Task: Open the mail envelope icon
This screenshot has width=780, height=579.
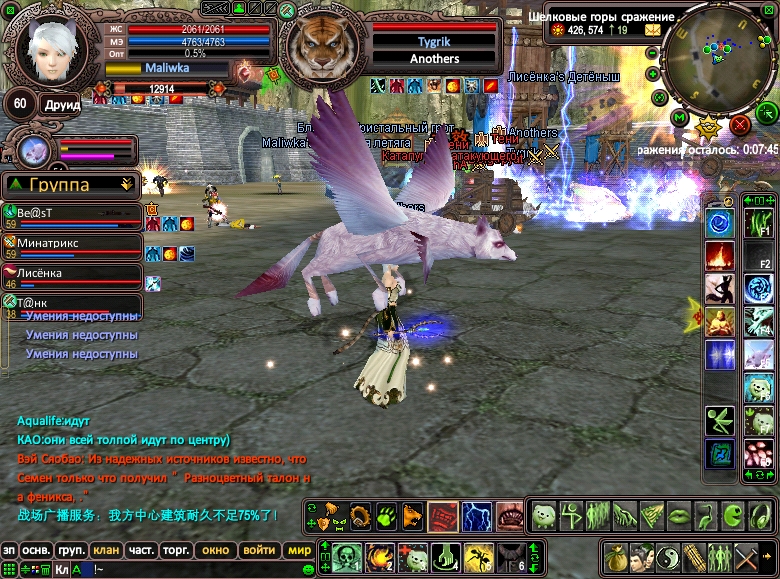Action: 652,30
